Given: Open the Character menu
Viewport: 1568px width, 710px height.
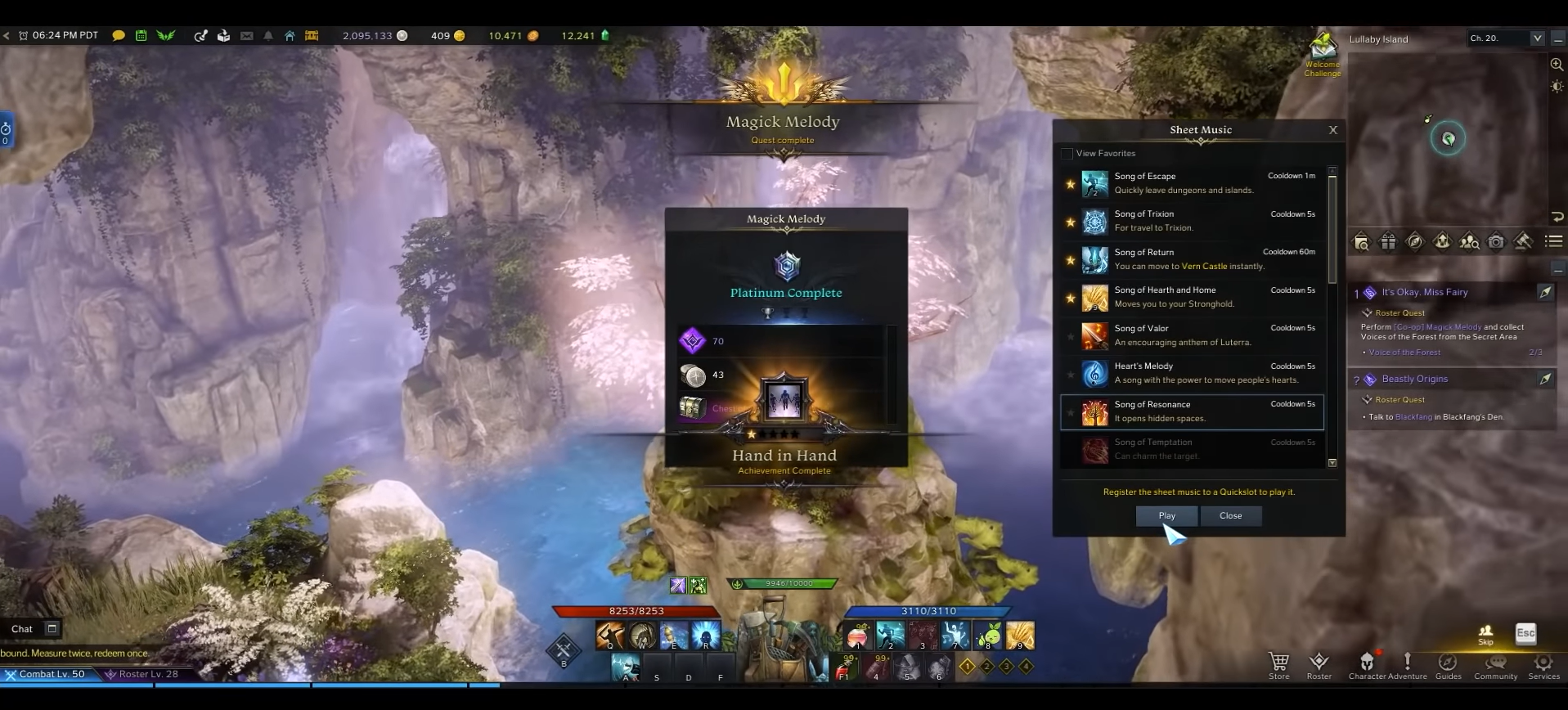Looking at the screenshot, I should click(1367, 665).
